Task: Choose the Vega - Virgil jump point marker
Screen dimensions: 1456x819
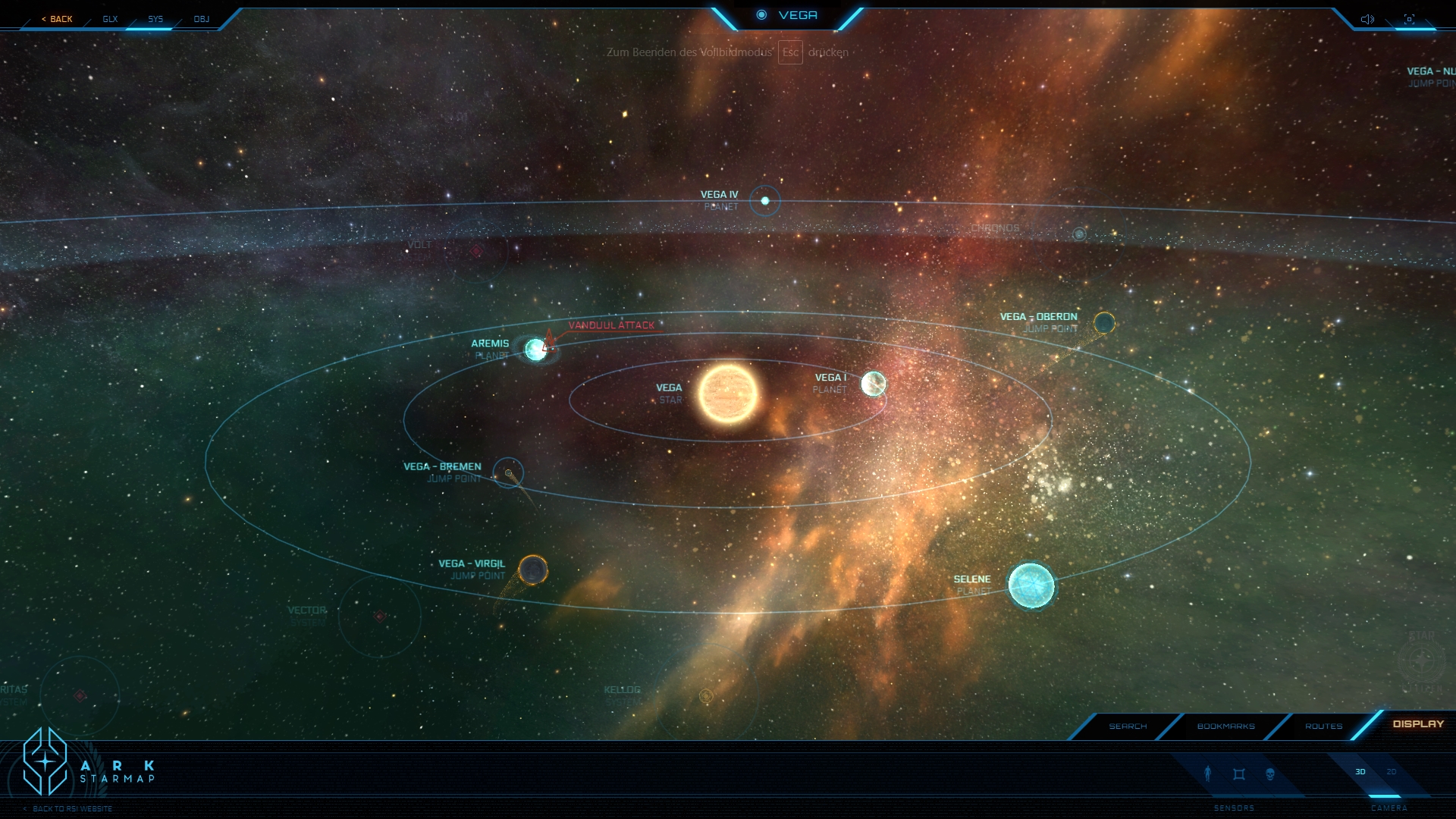Action: (x=533, y=570)
